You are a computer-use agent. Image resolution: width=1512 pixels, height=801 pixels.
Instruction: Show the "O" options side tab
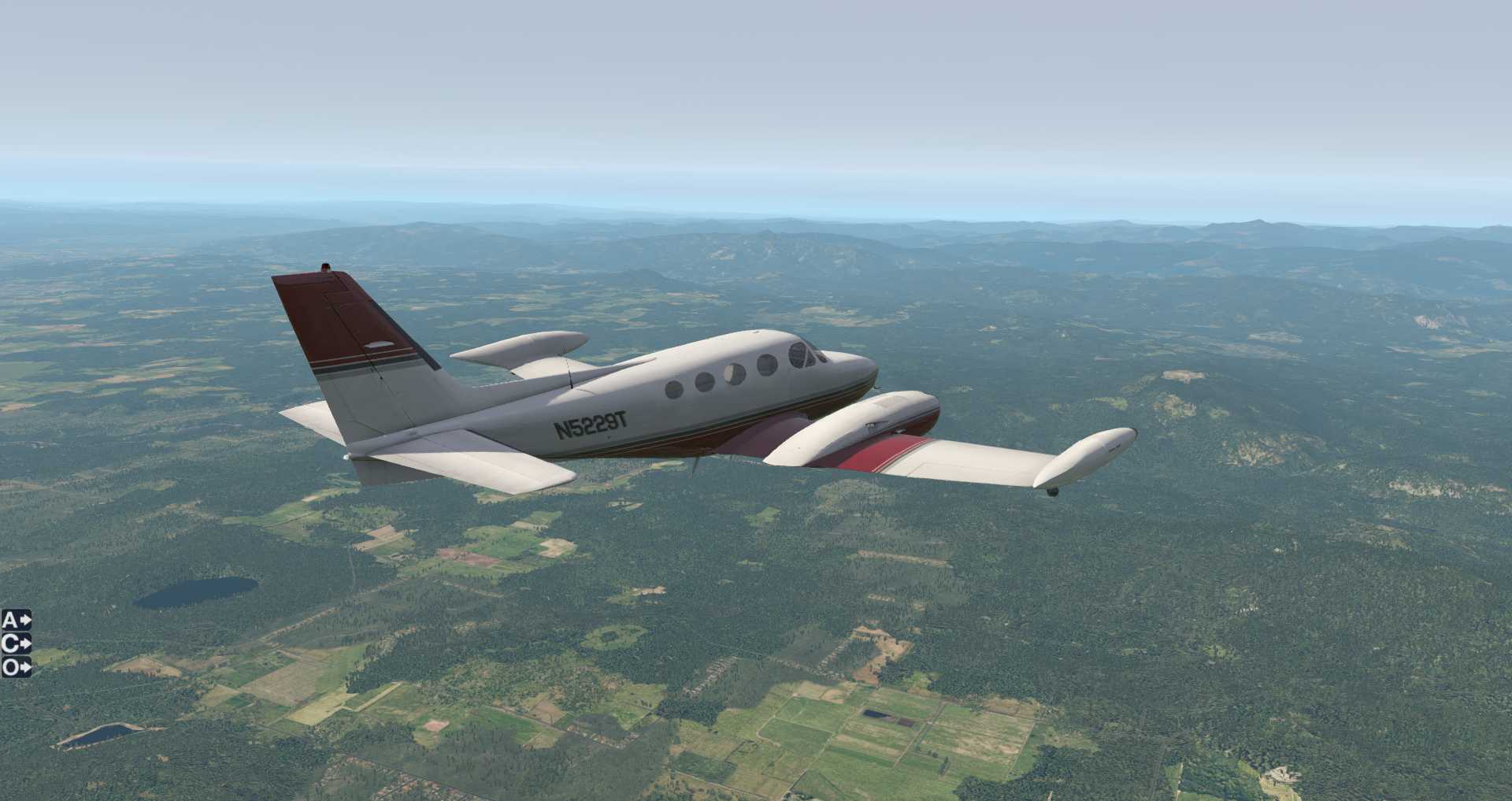click(16, 667)
